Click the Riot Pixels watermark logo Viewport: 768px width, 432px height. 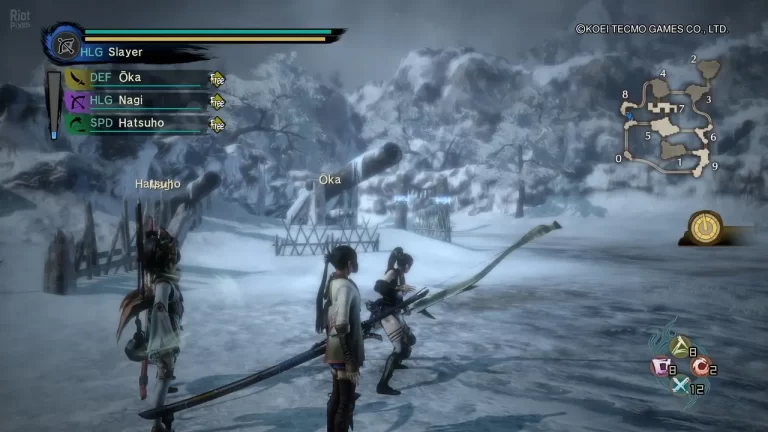[16, 16]
